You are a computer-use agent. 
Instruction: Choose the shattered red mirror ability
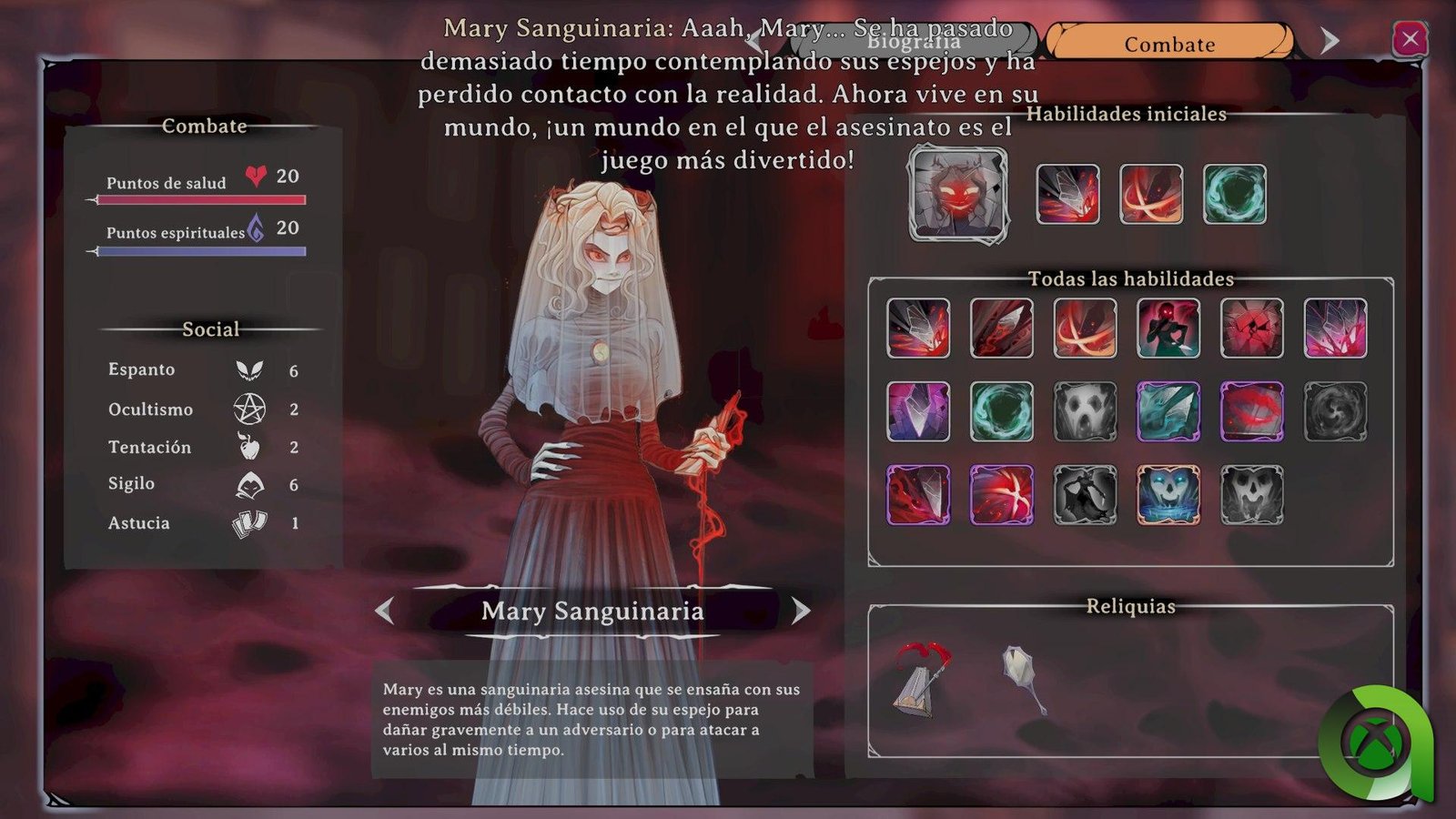pyautogui.click(x=1252, y=328)
